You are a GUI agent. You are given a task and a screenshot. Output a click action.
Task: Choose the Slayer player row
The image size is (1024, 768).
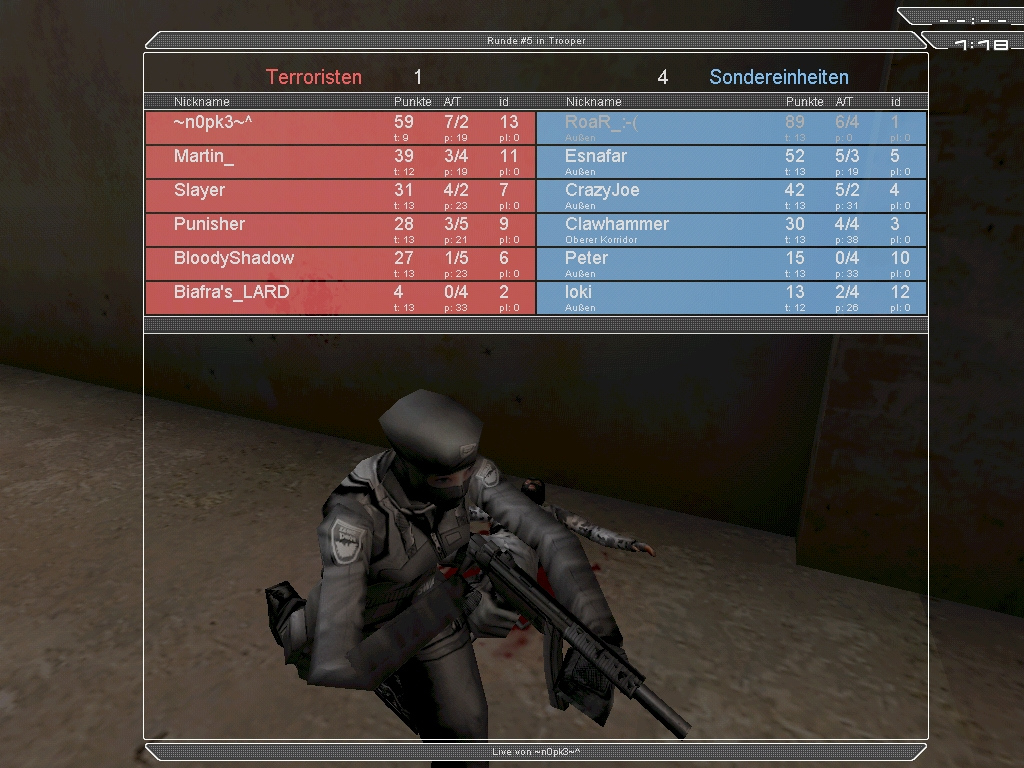point(340,196)
